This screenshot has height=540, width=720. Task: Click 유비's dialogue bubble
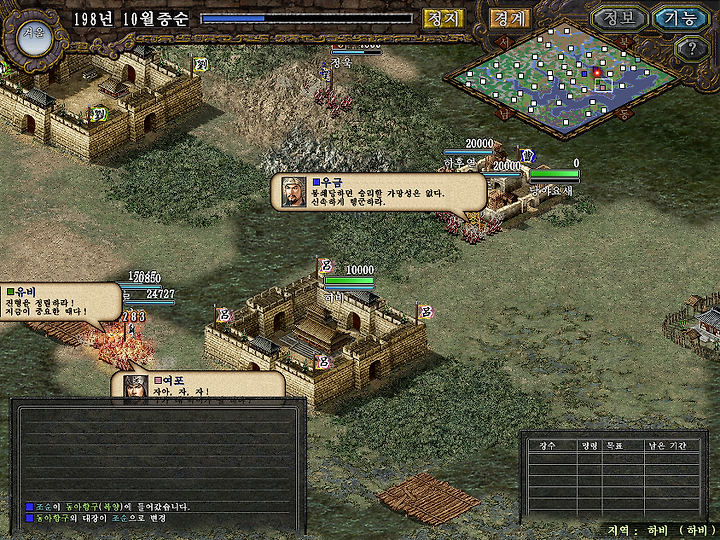(60, 302)
